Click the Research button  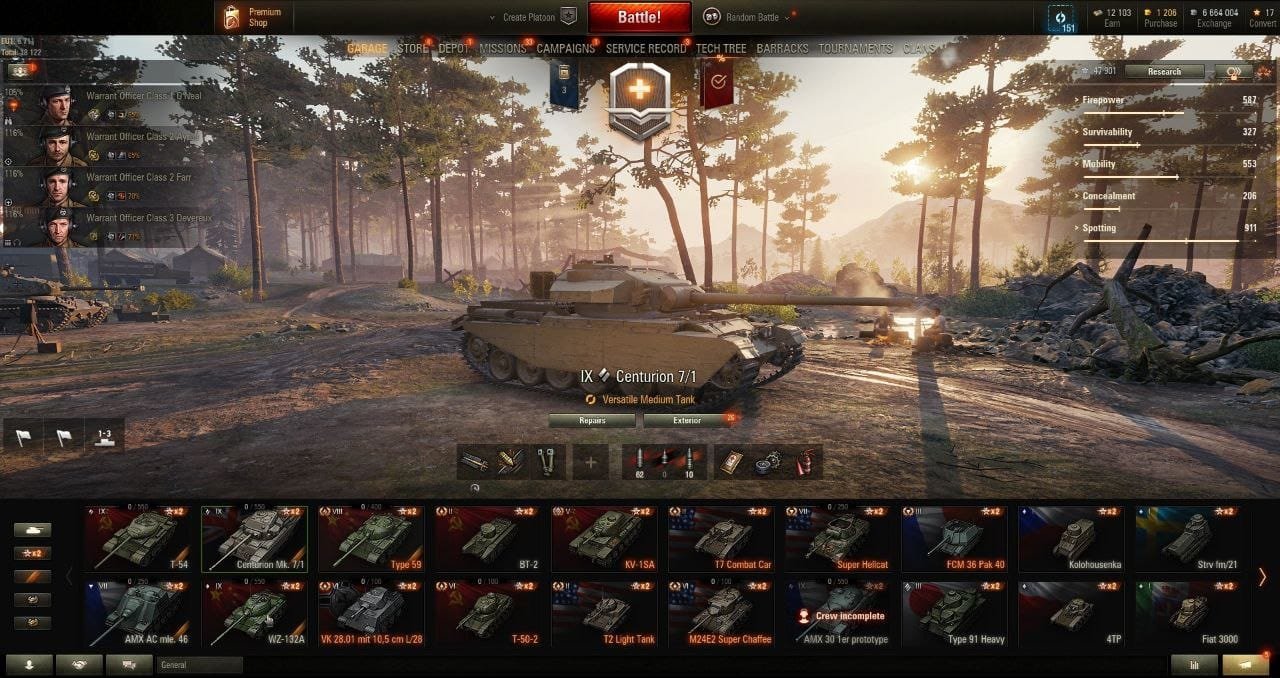pos(1164,72)
